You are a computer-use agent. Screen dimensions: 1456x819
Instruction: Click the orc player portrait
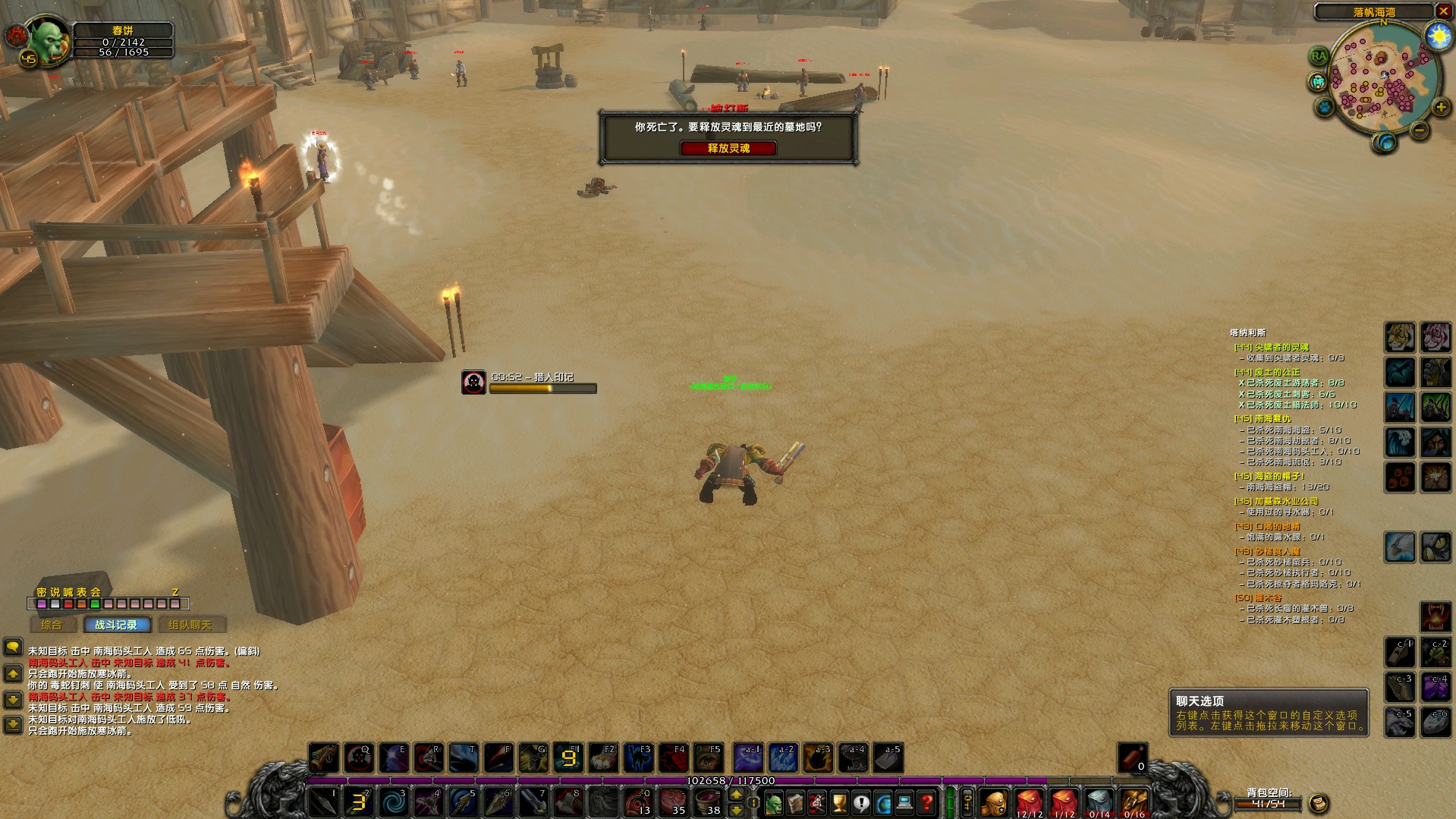pyautogui.click(x=49, y=41)
